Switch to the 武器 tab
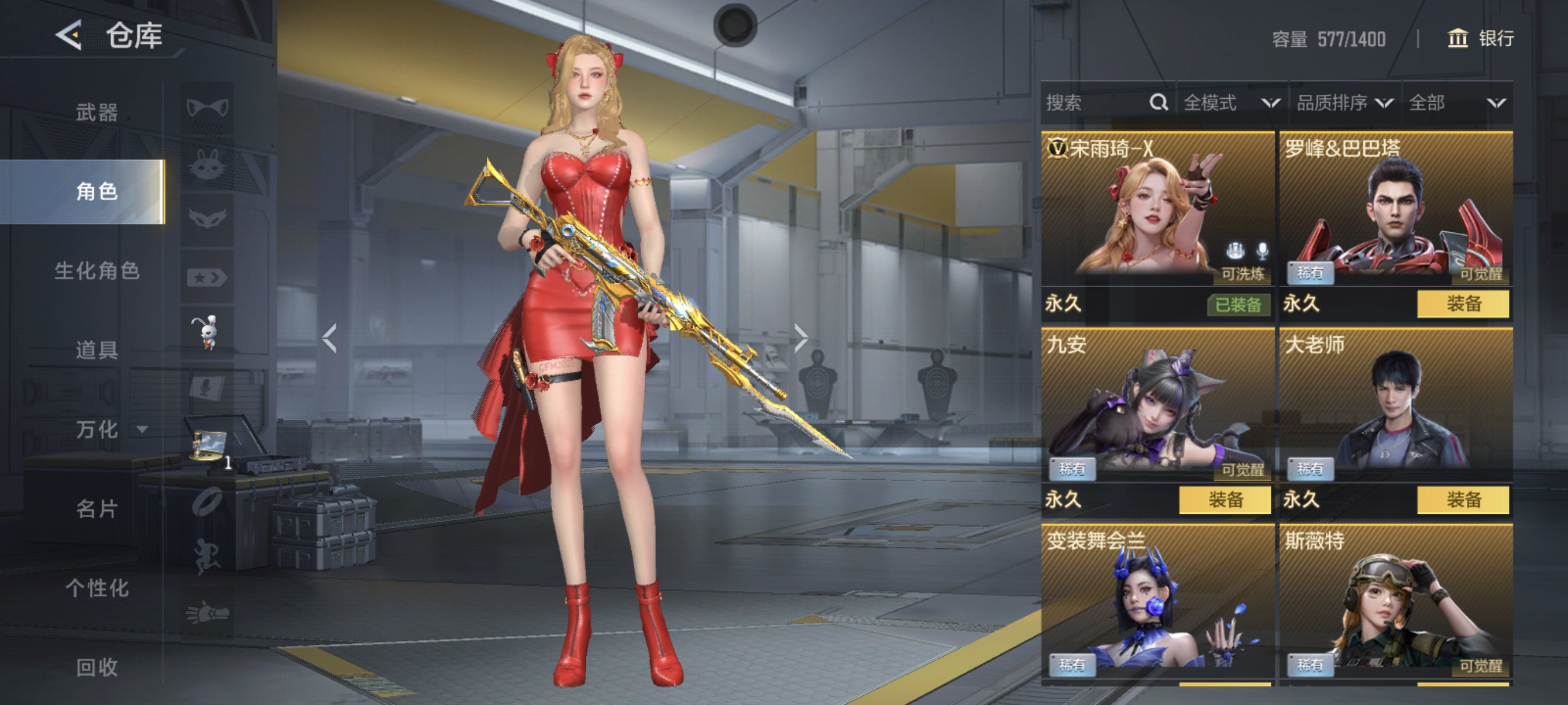The width and height of the screenshot is (1568, 705). [96, 113]
